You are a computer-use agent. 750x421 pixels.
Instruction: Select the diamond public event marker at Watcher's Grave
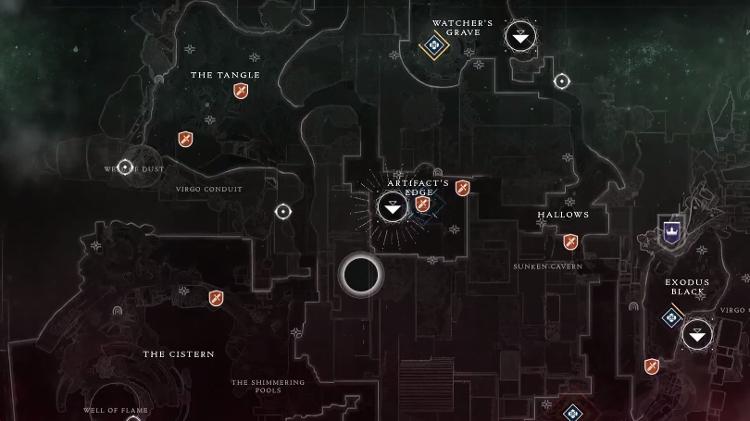tap(434, 45)
